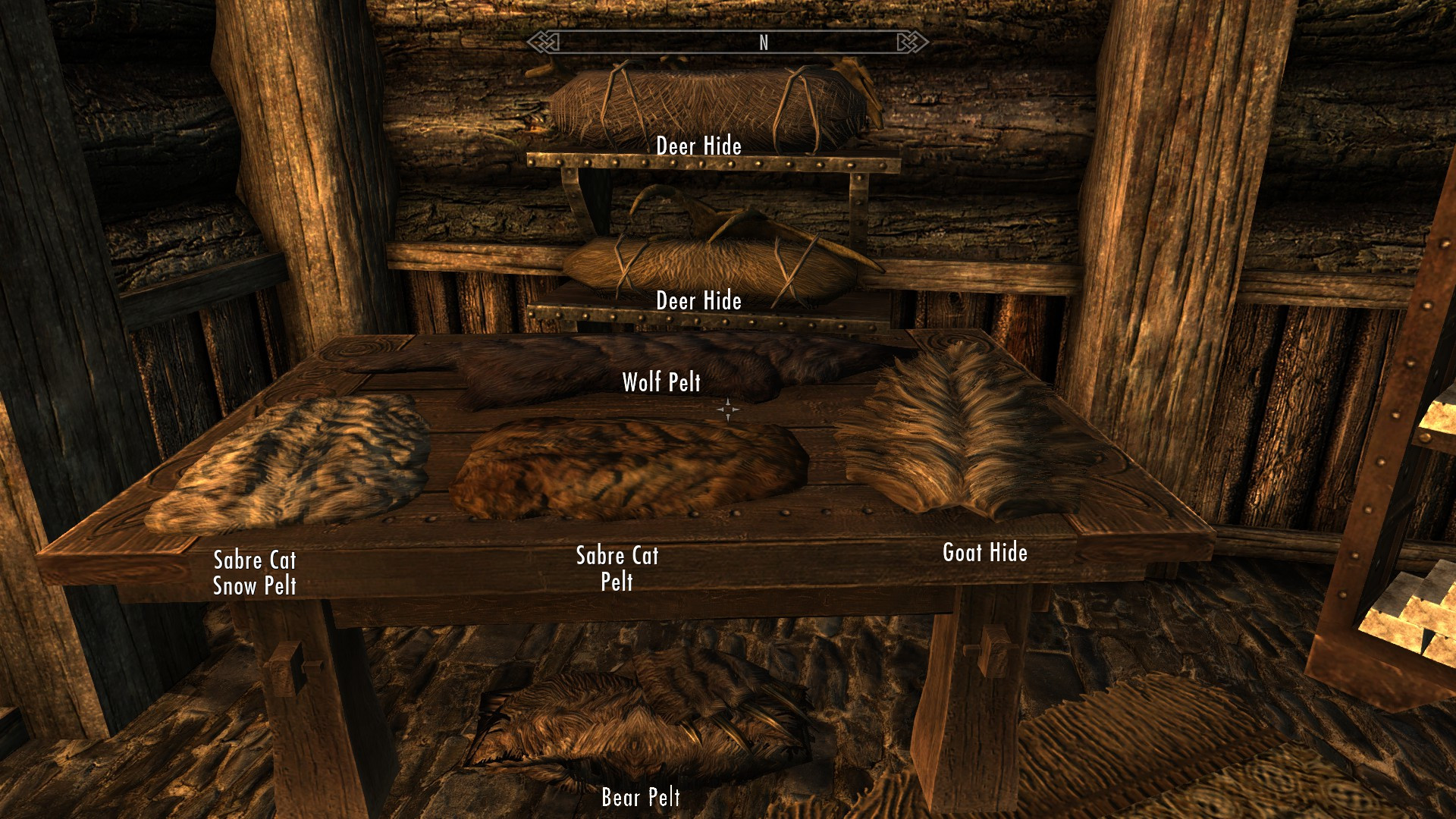Select the Goat Hide label text
This screenshot has height=819, width=1456.
point(985,554)
